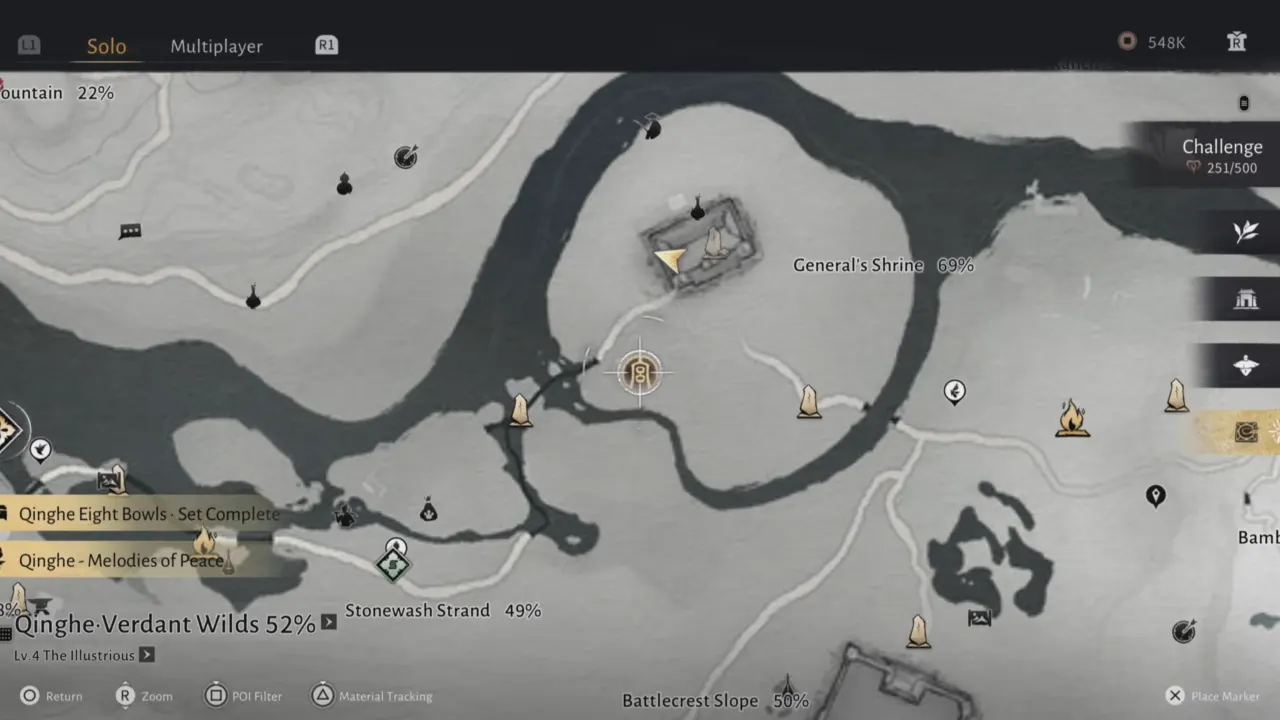Select the Solo map tab

coord(106,46)
